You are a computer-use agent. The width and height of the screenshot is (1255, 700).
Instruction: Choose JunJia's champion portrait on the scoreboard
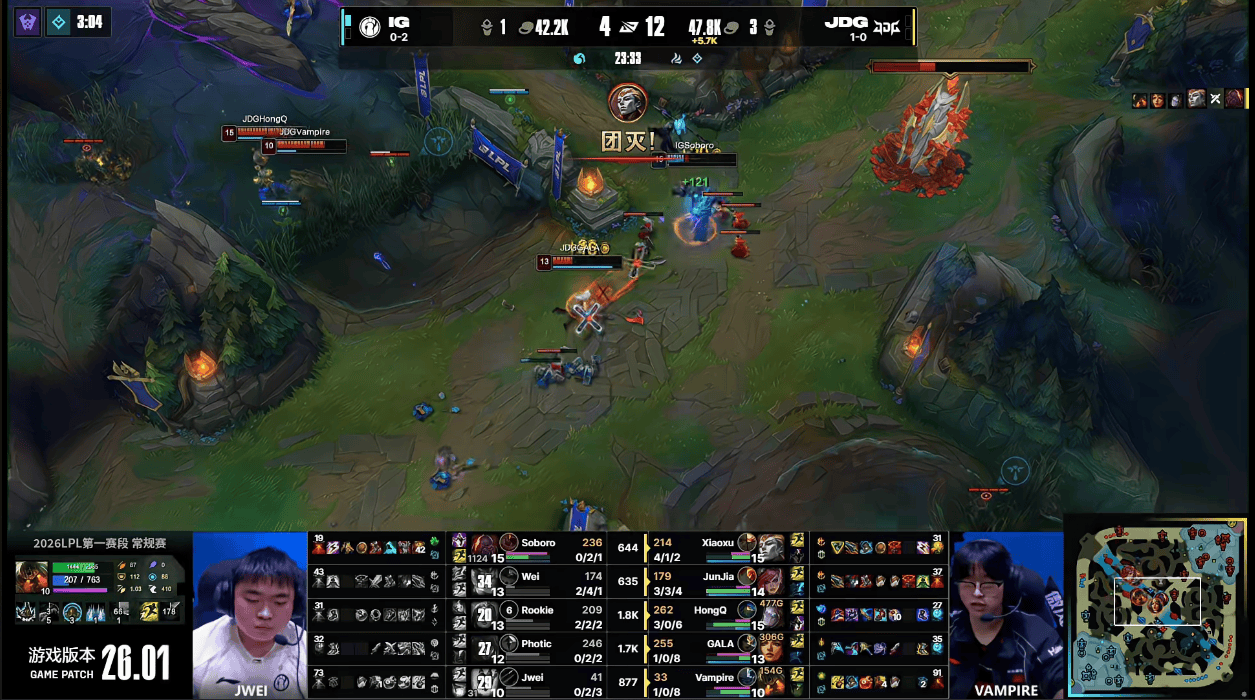pos(772,579)
